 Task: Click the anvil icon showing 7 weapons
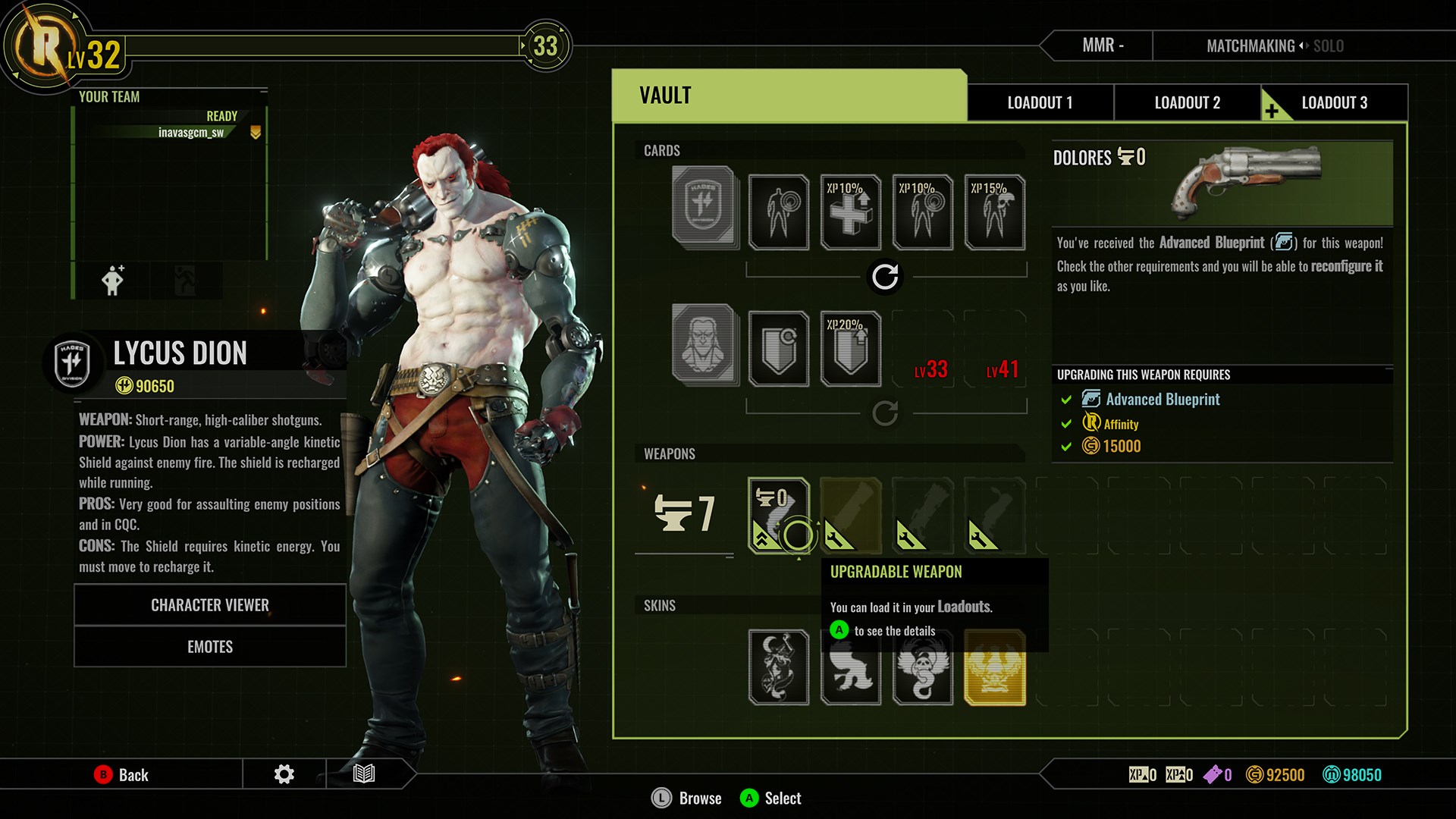[679, 514]
